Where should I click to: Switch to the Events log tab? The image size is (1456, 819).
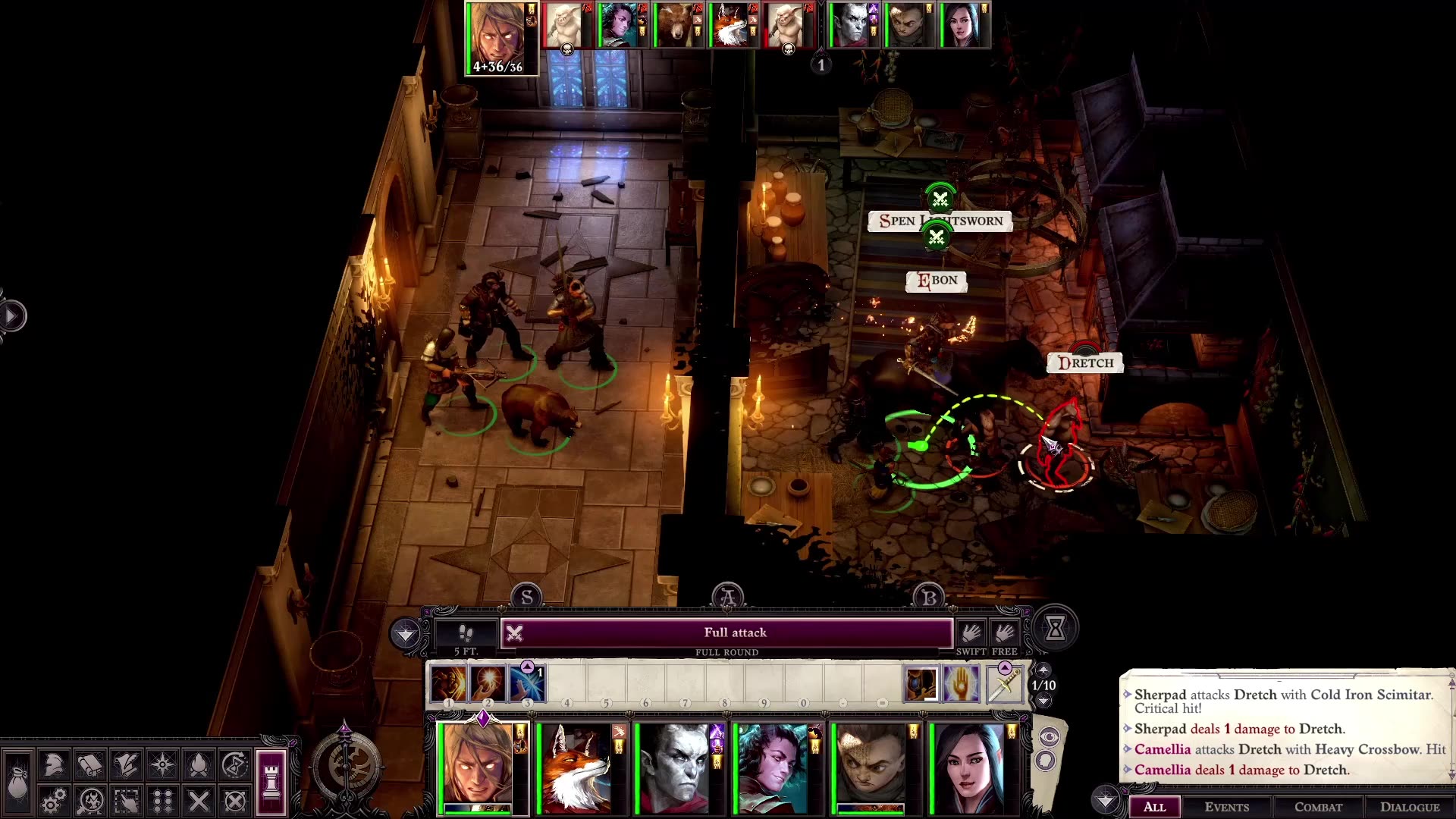pyautogui.click(x=1227, y=807)
